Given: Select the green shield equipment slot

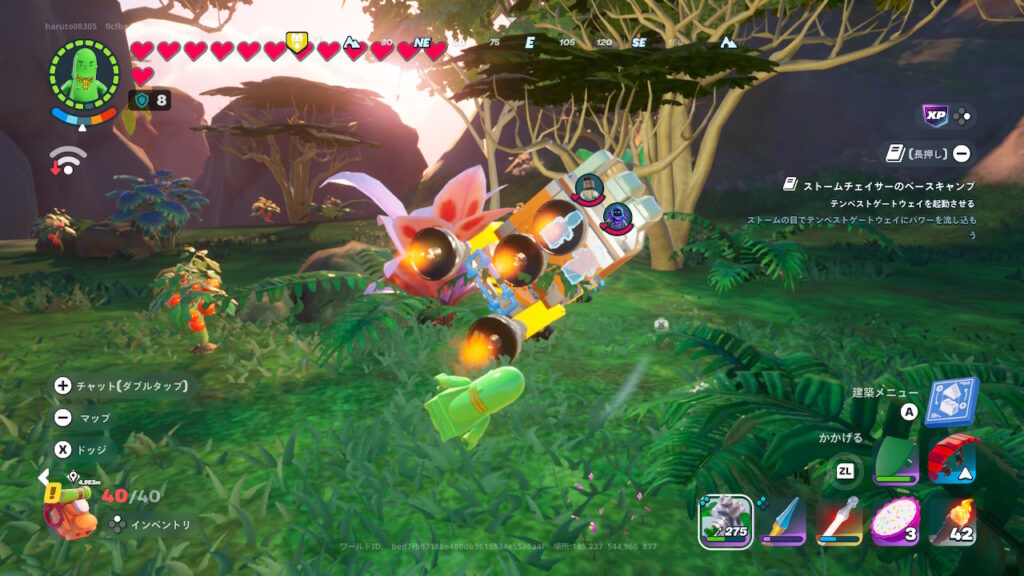Looking at the screenshot, I should [896, 461].
